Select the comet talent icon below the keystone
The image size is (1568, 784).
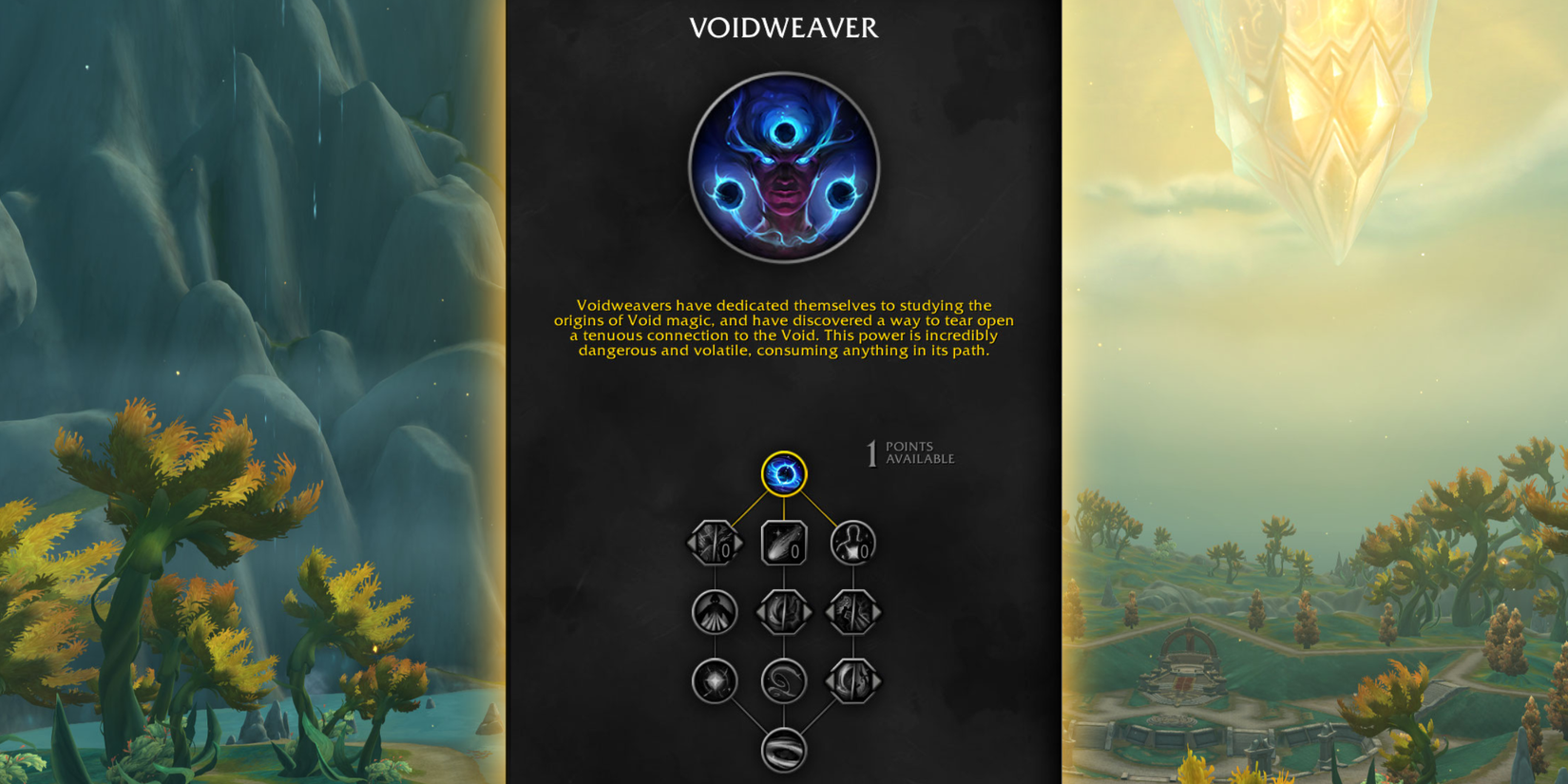pos(784,542)
